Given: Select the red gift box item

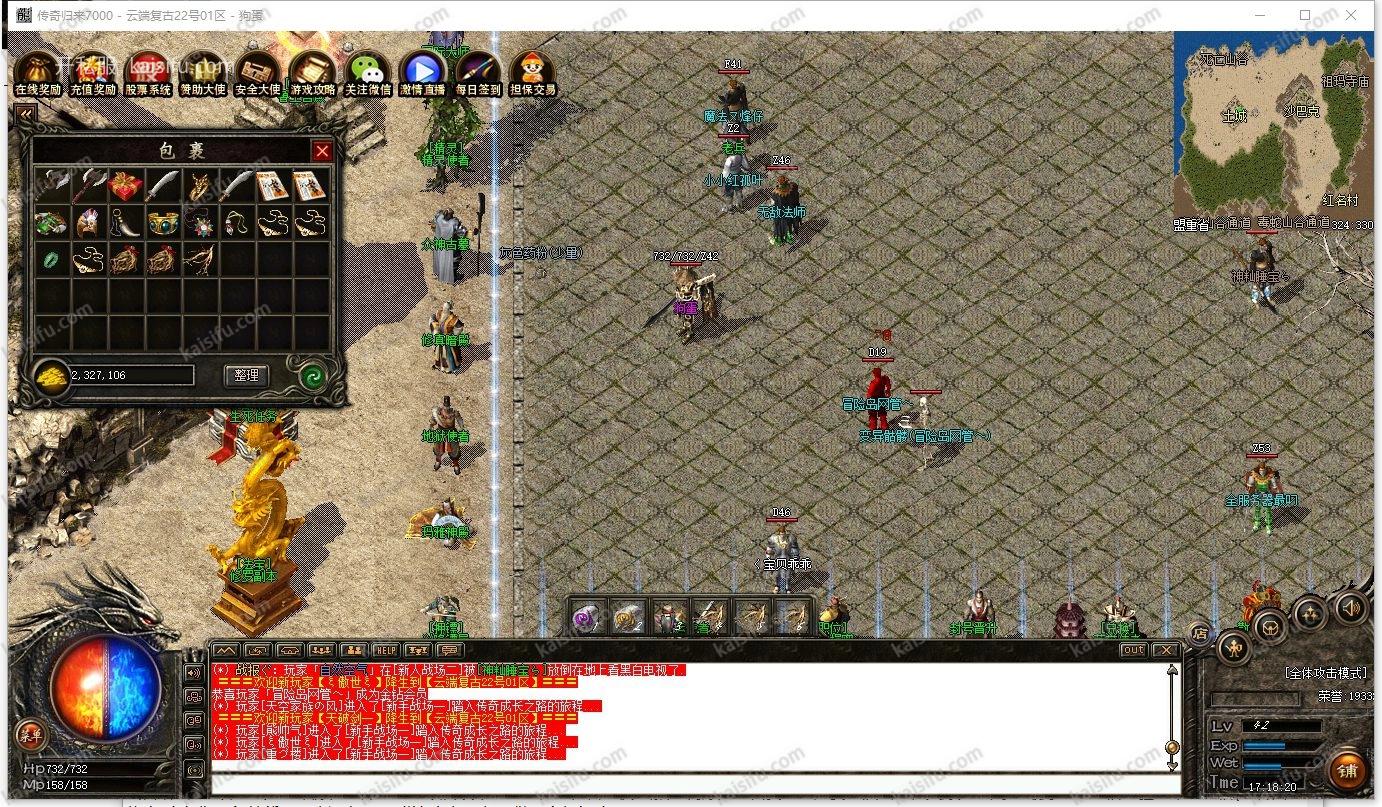Looking at the screenshot, I should (125, 186).
